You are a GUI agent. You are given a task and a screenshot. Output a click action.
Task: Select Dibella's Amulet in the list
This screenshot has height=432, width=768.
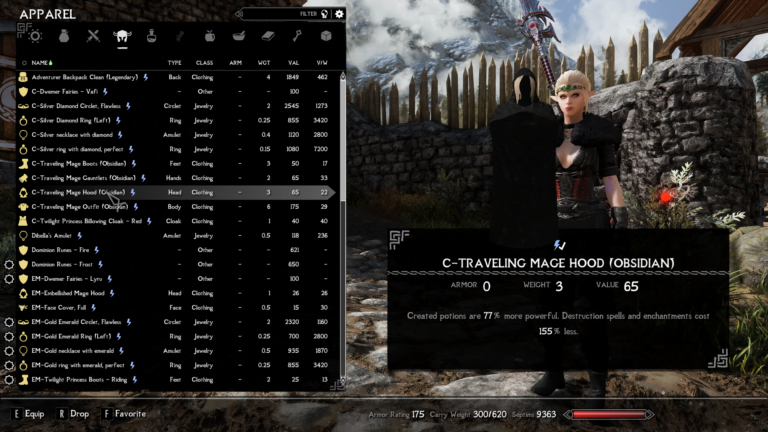pyautogui.click(x=54, y=236)
